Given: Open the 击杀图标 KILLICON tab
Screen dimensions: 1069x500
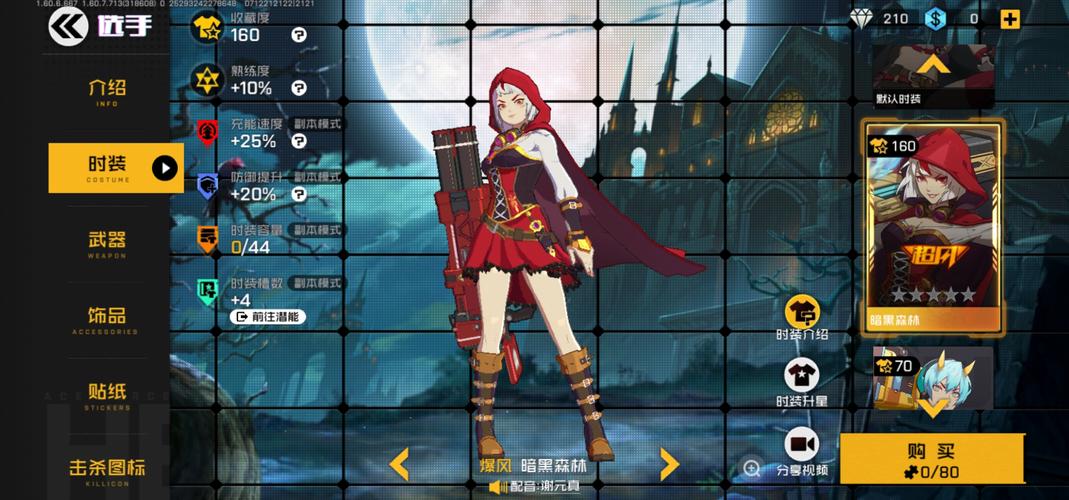Looking at the screenshot, I should [107, 469].
